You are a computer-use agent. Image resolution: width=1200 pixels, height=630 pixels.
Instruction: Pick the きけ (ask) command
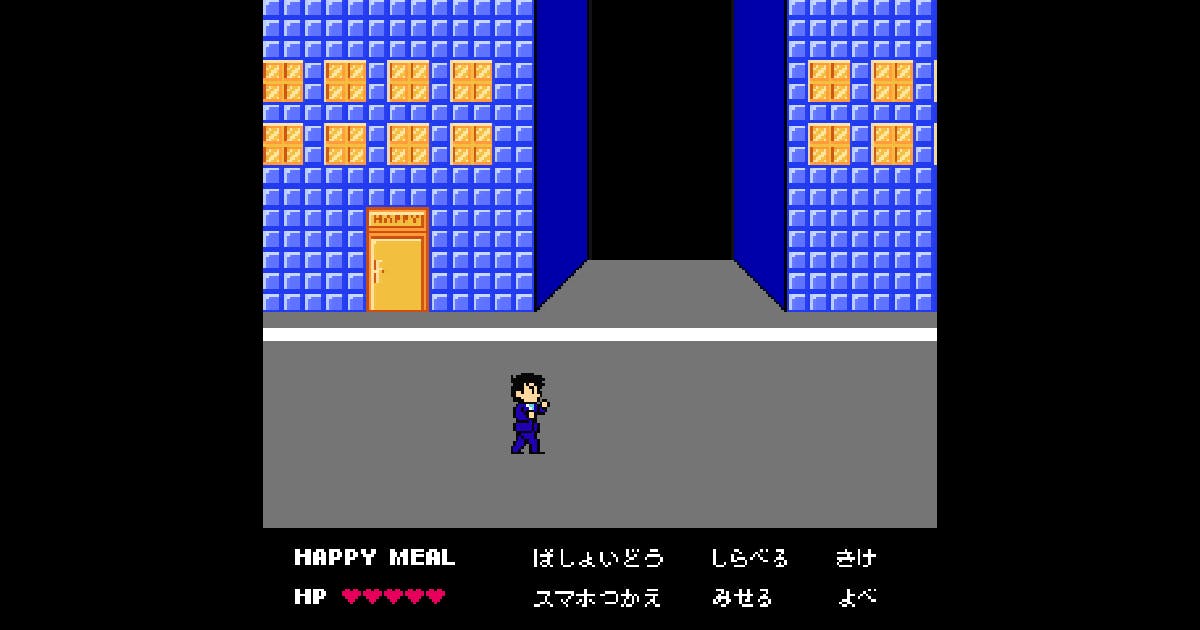click(x=856, y=558)
